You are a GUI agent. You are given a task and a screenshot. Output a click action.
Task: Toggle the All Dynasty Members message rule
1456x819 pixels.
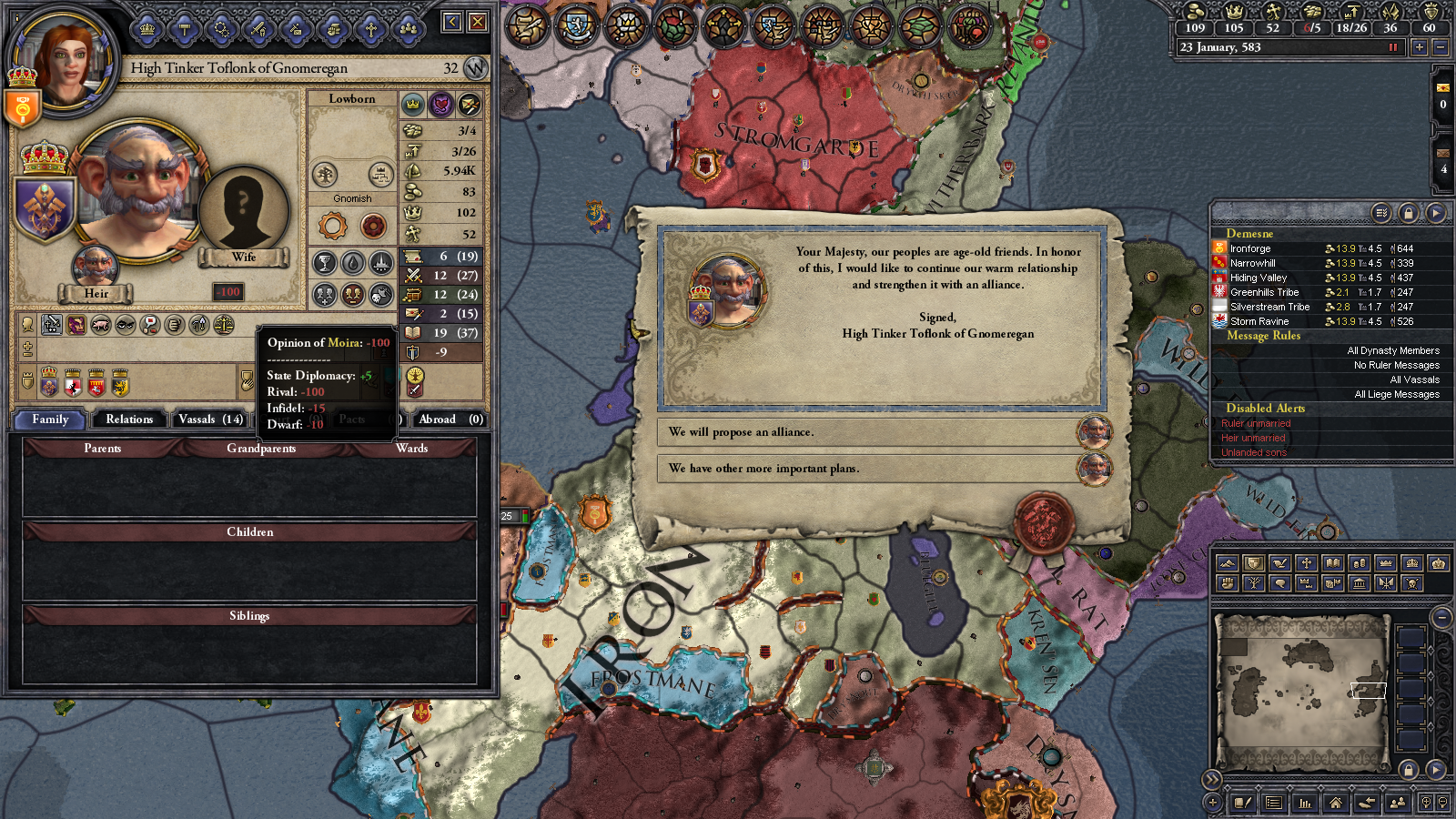pos(1392,350)
